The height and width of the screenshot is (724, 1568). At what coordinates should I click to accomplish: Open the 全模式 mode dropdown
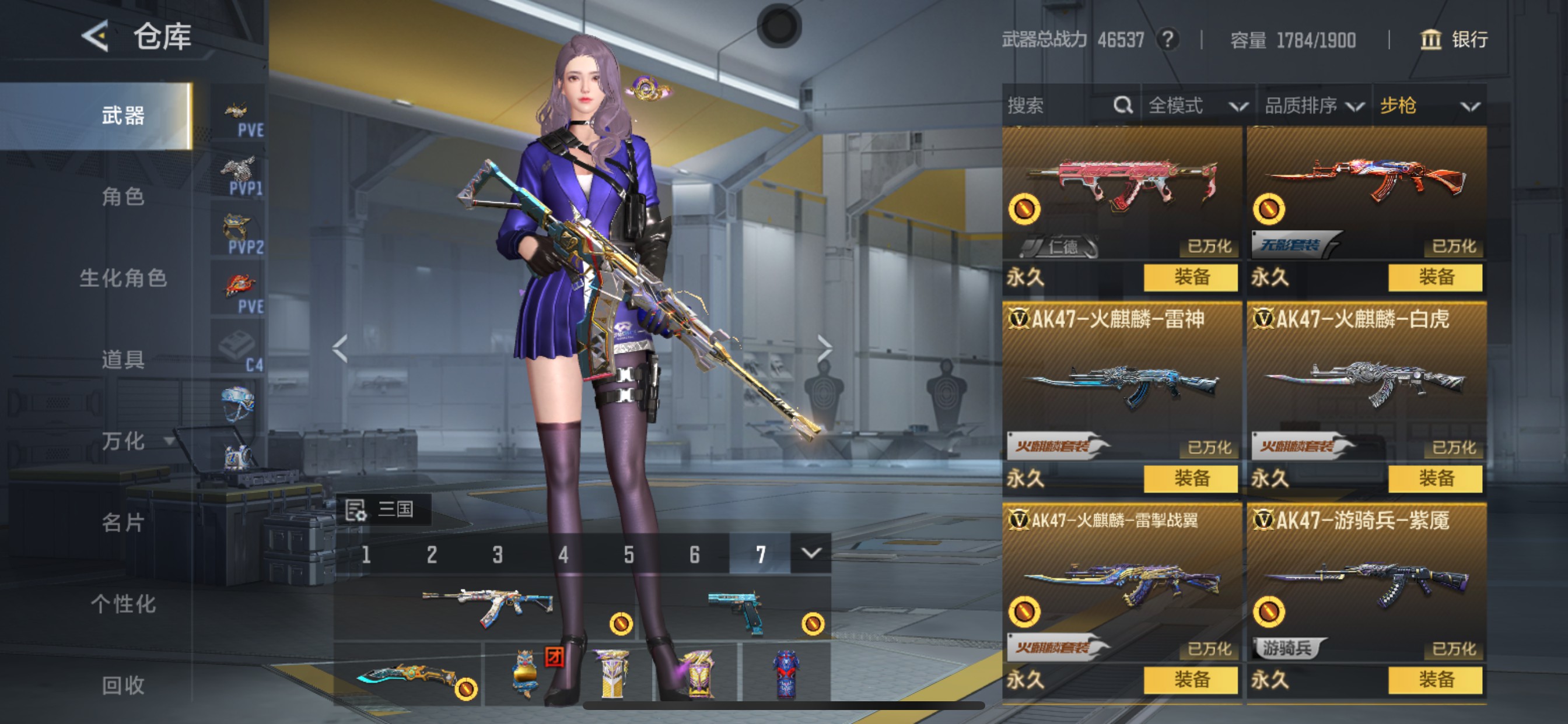tap(1196, 106)
